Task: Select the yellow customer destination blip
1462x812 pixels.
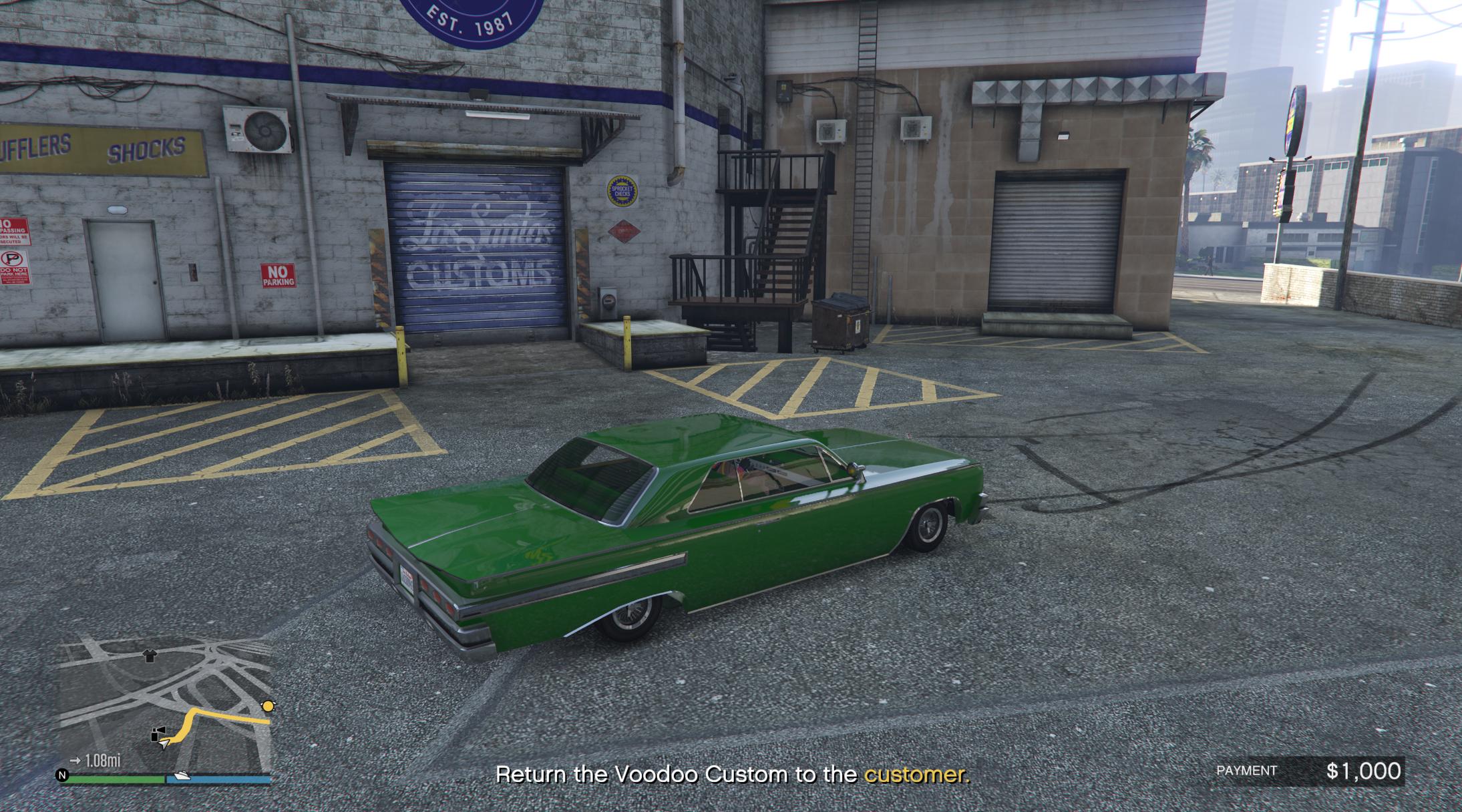Action: coord(268,706)
